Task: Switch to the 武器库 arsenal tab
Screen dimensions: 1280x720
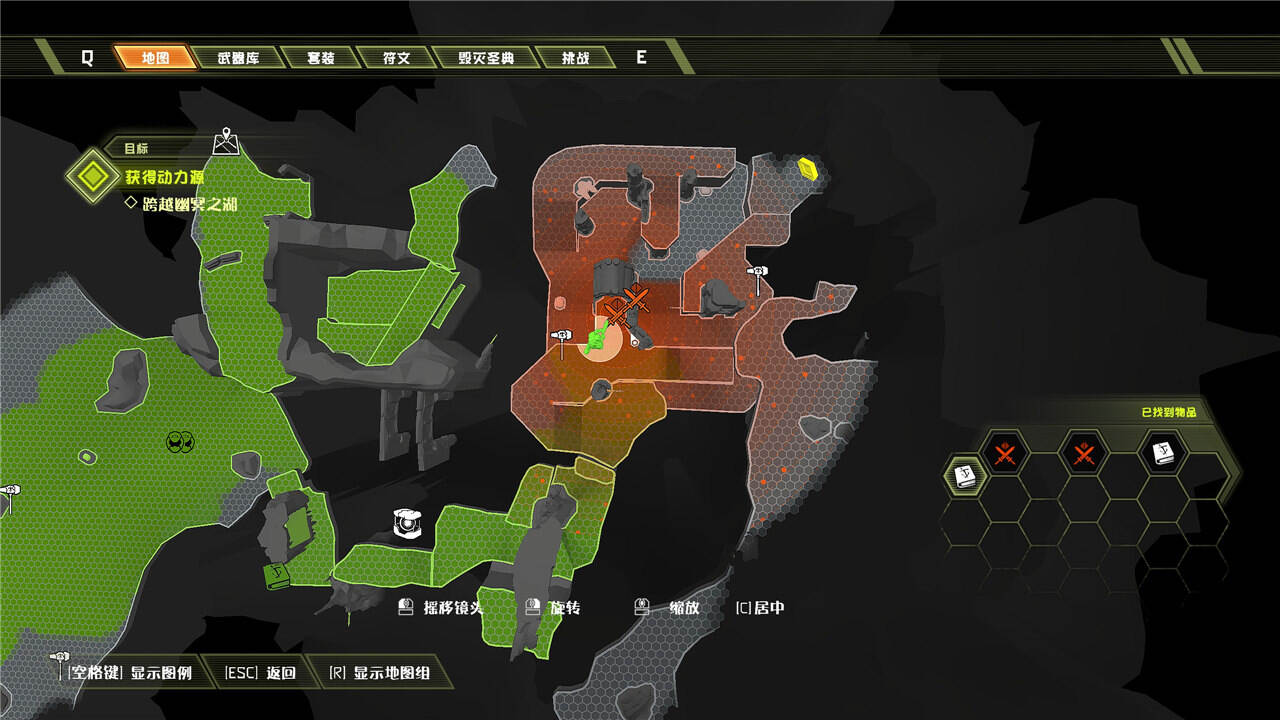Action: coord(238,57)
